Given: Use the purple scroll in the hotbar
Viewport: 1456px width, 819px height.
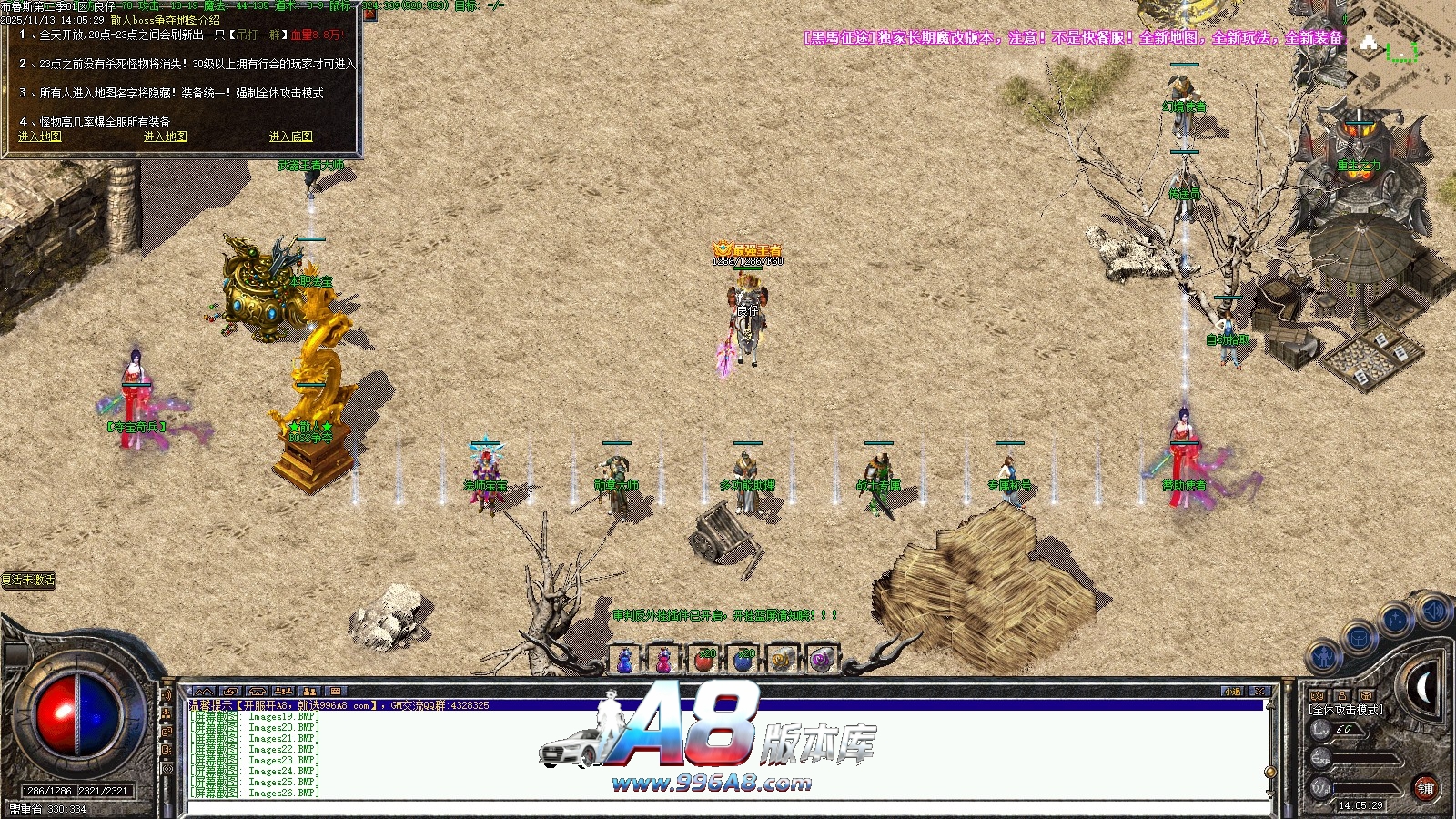Looking at the screenshot, I should pos(821,661).
